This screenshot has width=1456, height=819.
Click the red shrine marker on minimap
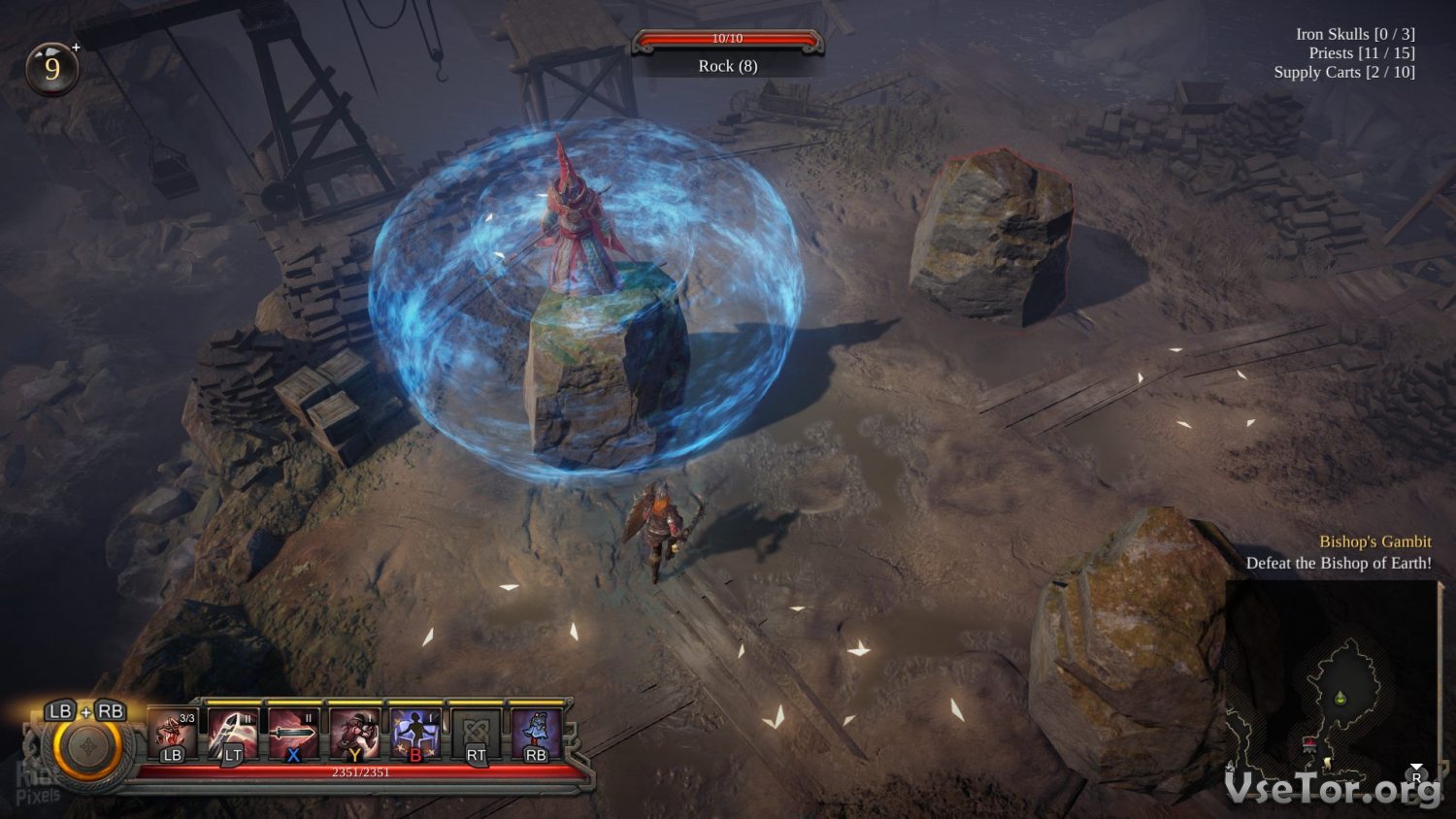coord(1309,743)
